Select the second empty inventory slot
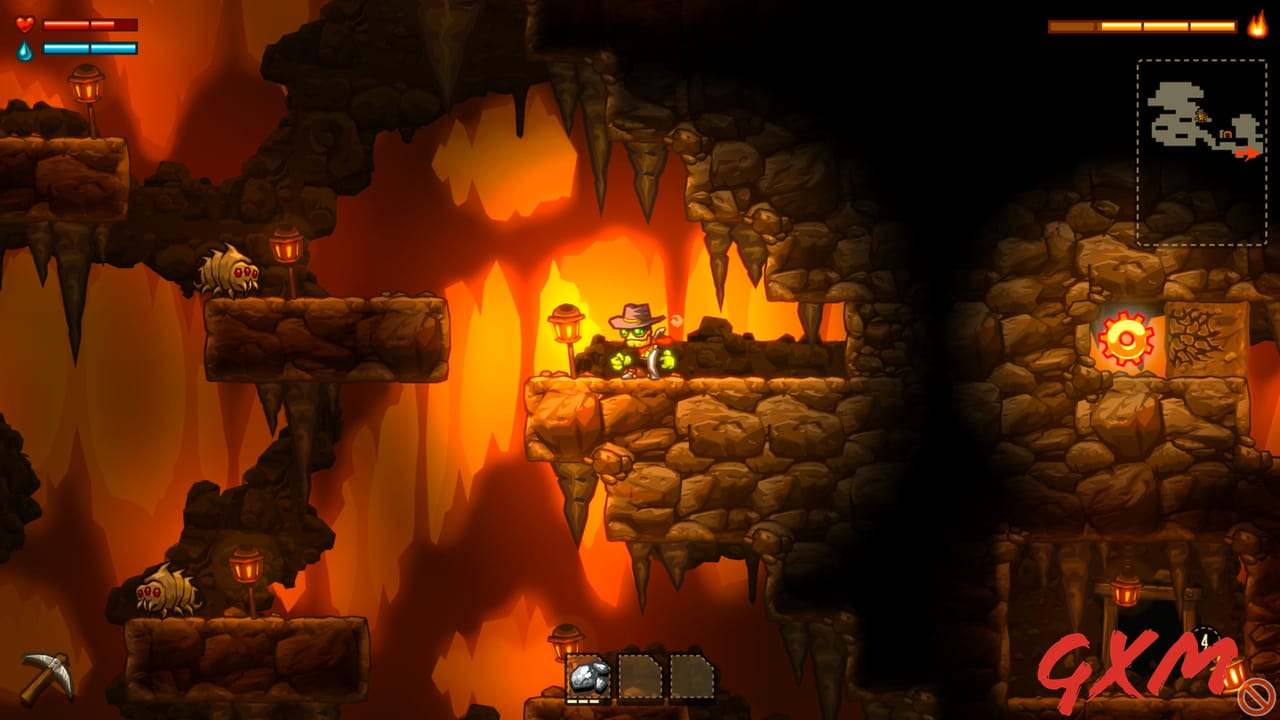Image resolution: width=1280 pixels, height=720 pixels. (641, 677)
